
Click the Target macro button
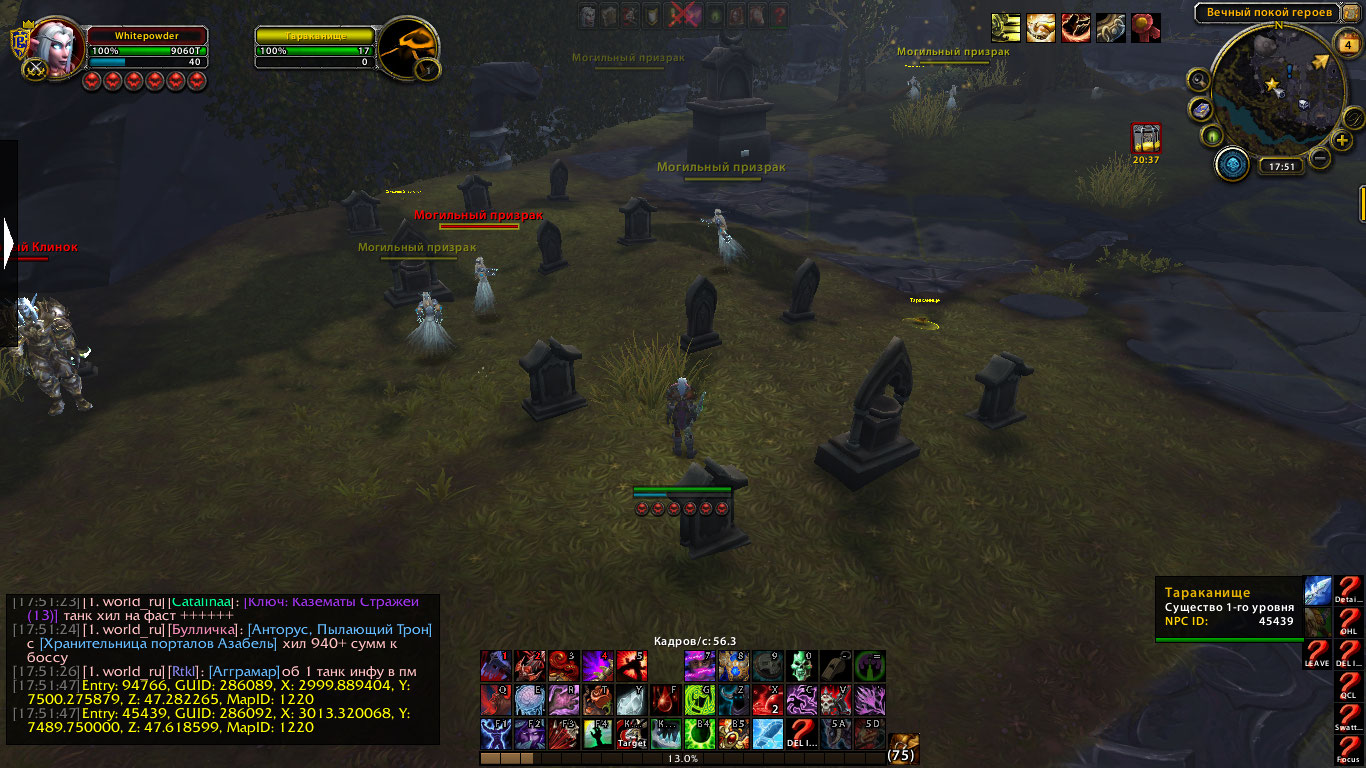point(632,734)
